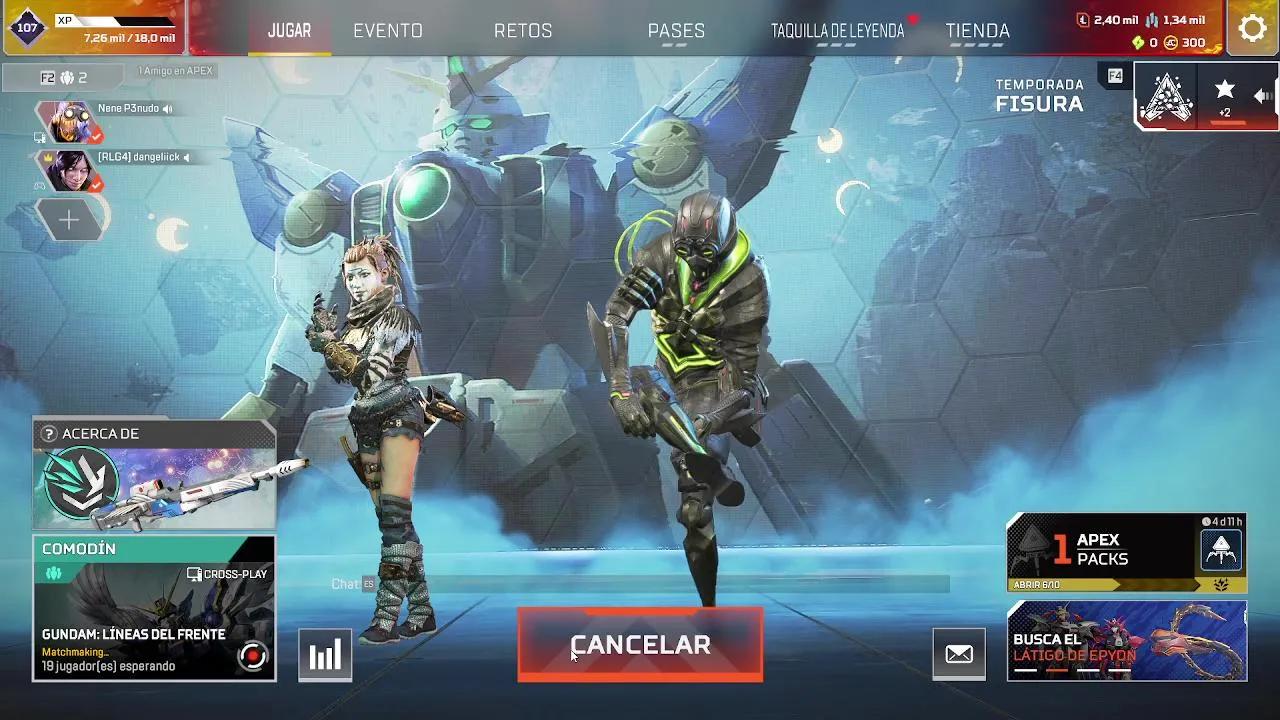Switch to the TIENDA tab

pyautogui.click(x=977, y=30)
